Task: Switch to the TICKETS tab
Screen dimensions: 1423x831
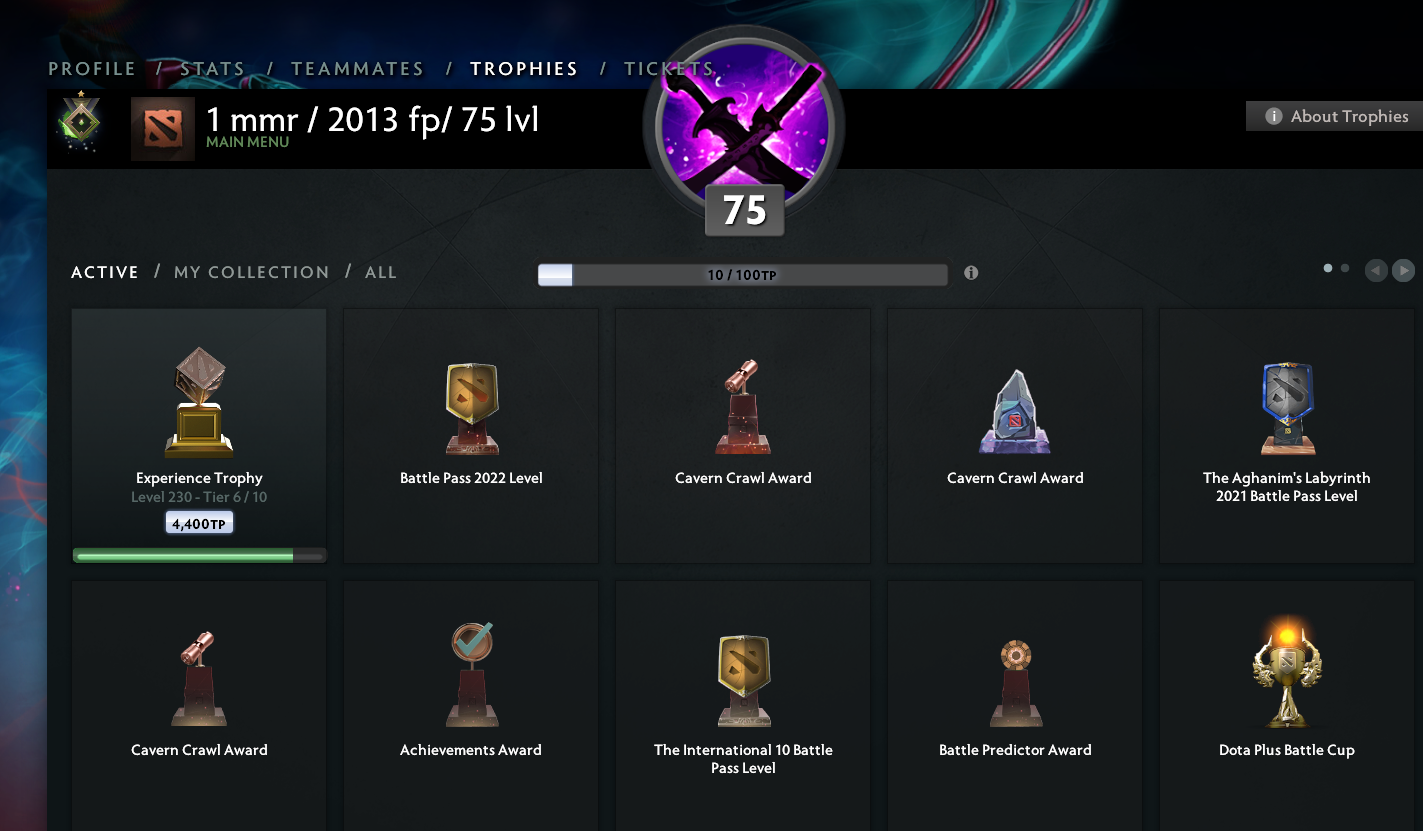Action: coord(668,68)
